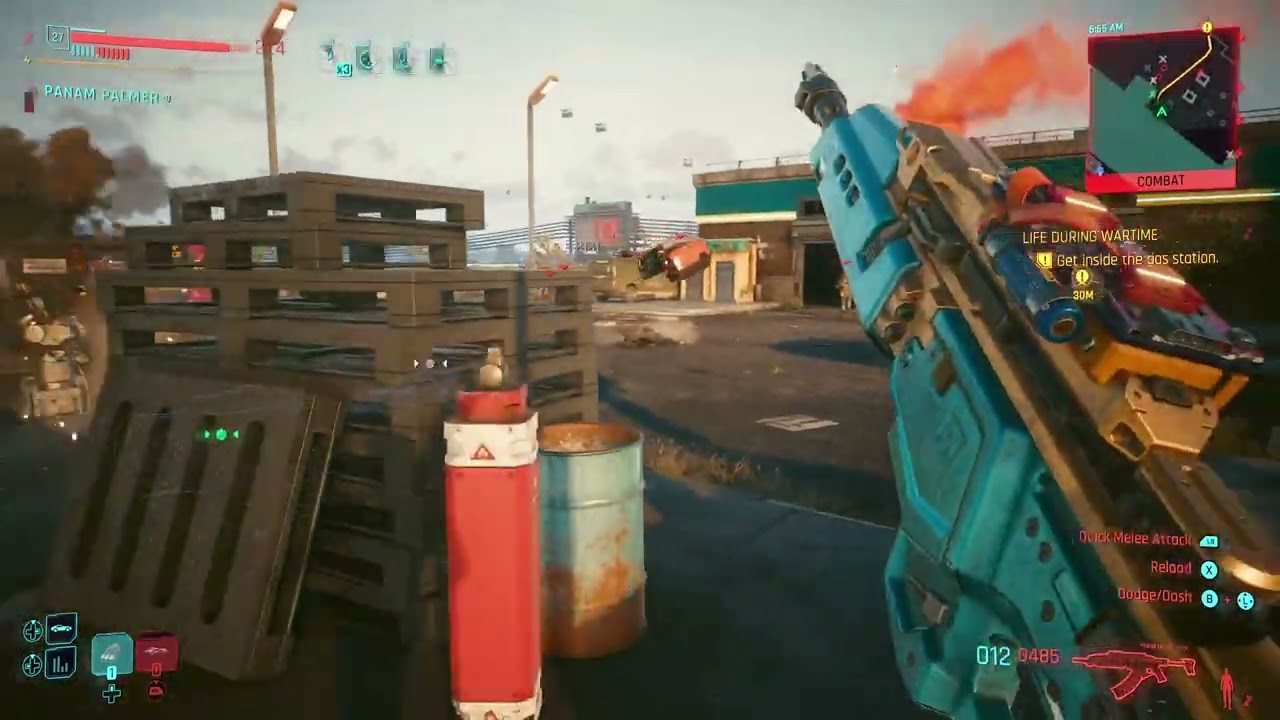Click Panam Palmer's name label
This screenshot has height=720, width=1280.
(98, 94)
